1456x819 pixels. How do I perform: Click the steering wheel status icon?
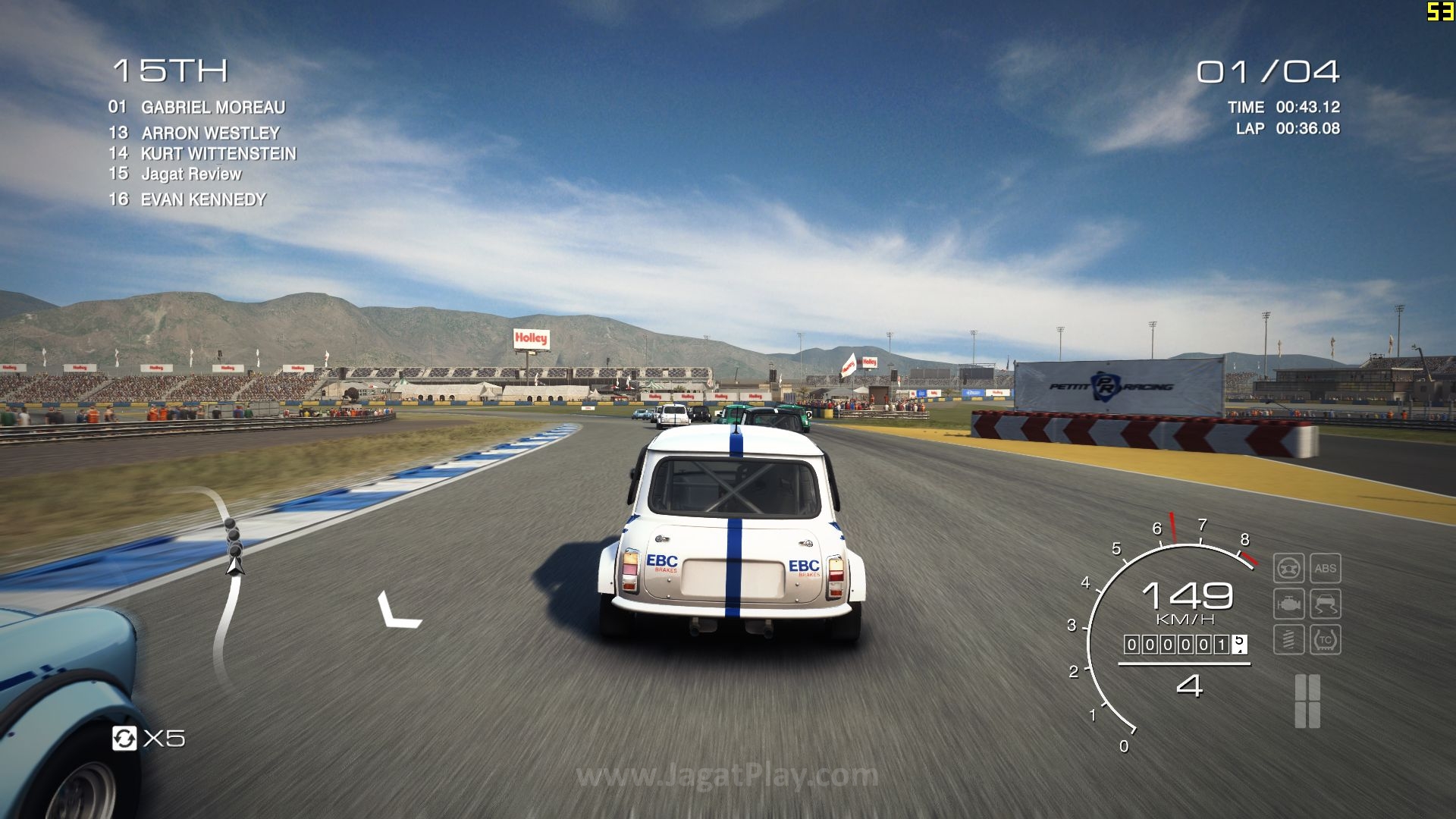(x=1288, y=568)
